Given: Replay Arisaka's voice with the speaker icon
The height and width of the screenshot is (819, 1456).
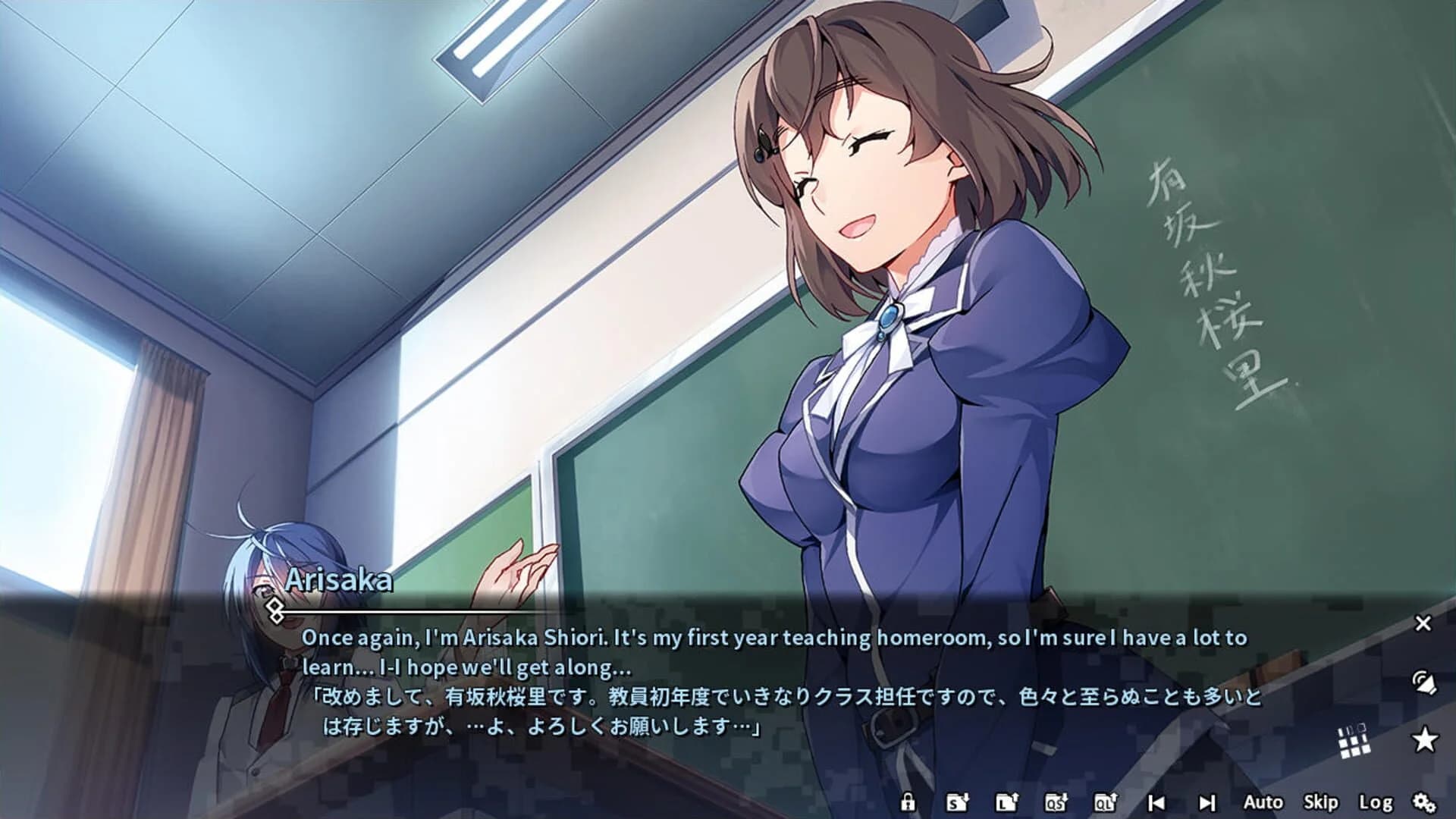Looking at the screenshot, I should [x=1424, y=680].
